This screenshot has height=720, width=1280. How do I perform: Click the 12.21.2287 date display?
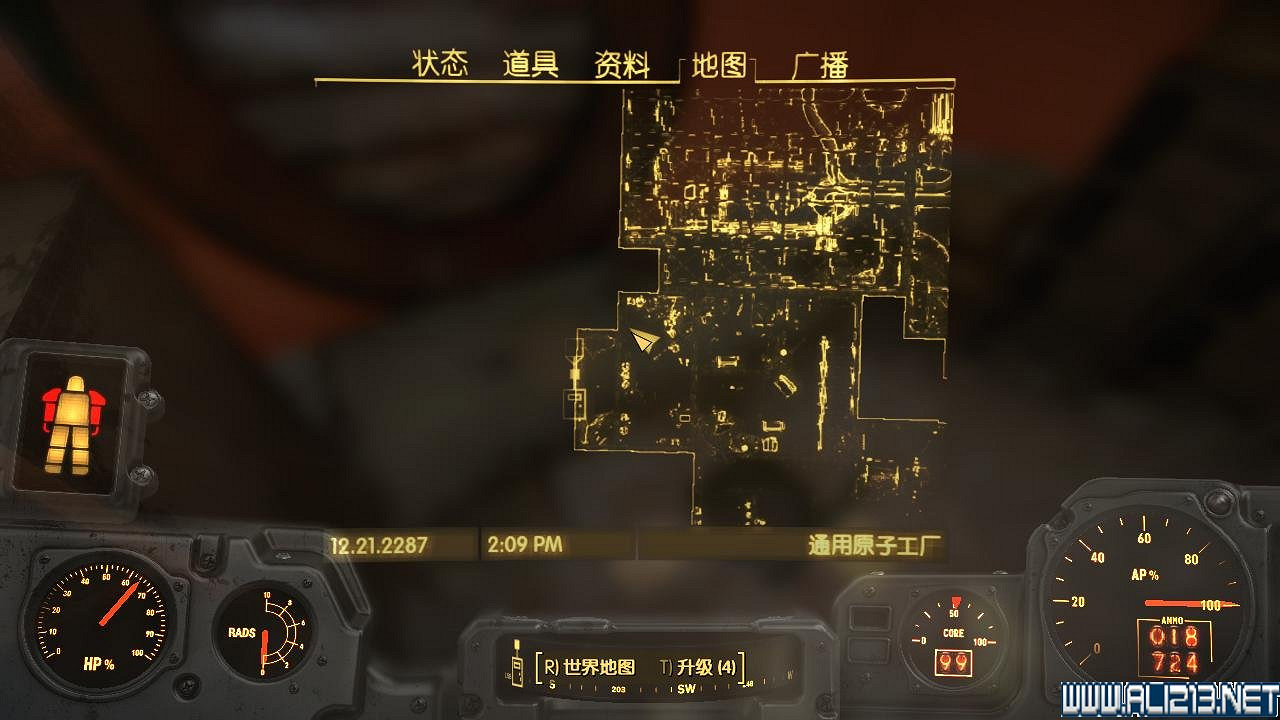point(379,543)
